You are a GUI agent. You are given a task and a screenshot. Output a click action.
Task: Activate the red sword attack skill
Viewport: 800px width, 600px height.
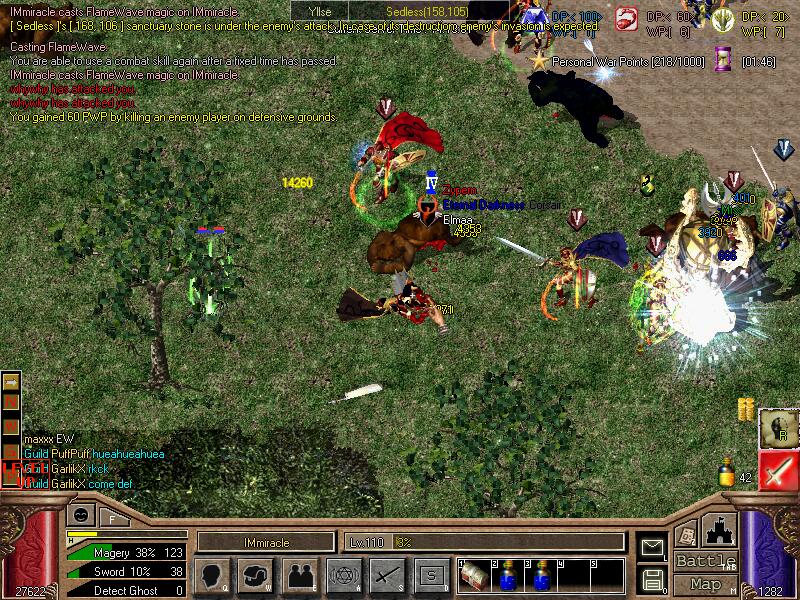point(778,470)
